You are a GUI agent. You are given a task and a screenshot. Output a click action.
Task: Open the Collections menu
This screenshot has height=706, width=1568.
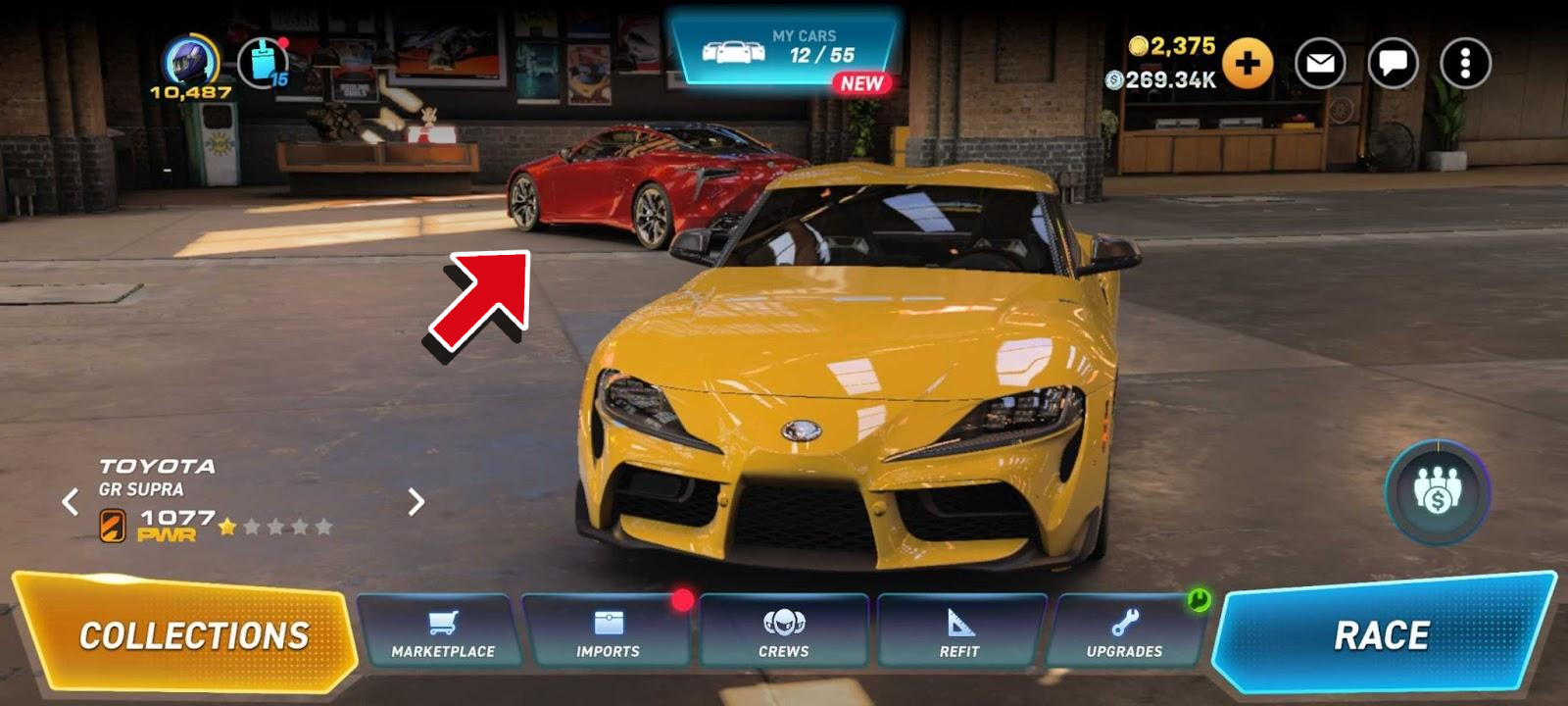click(x=191, y=634)
